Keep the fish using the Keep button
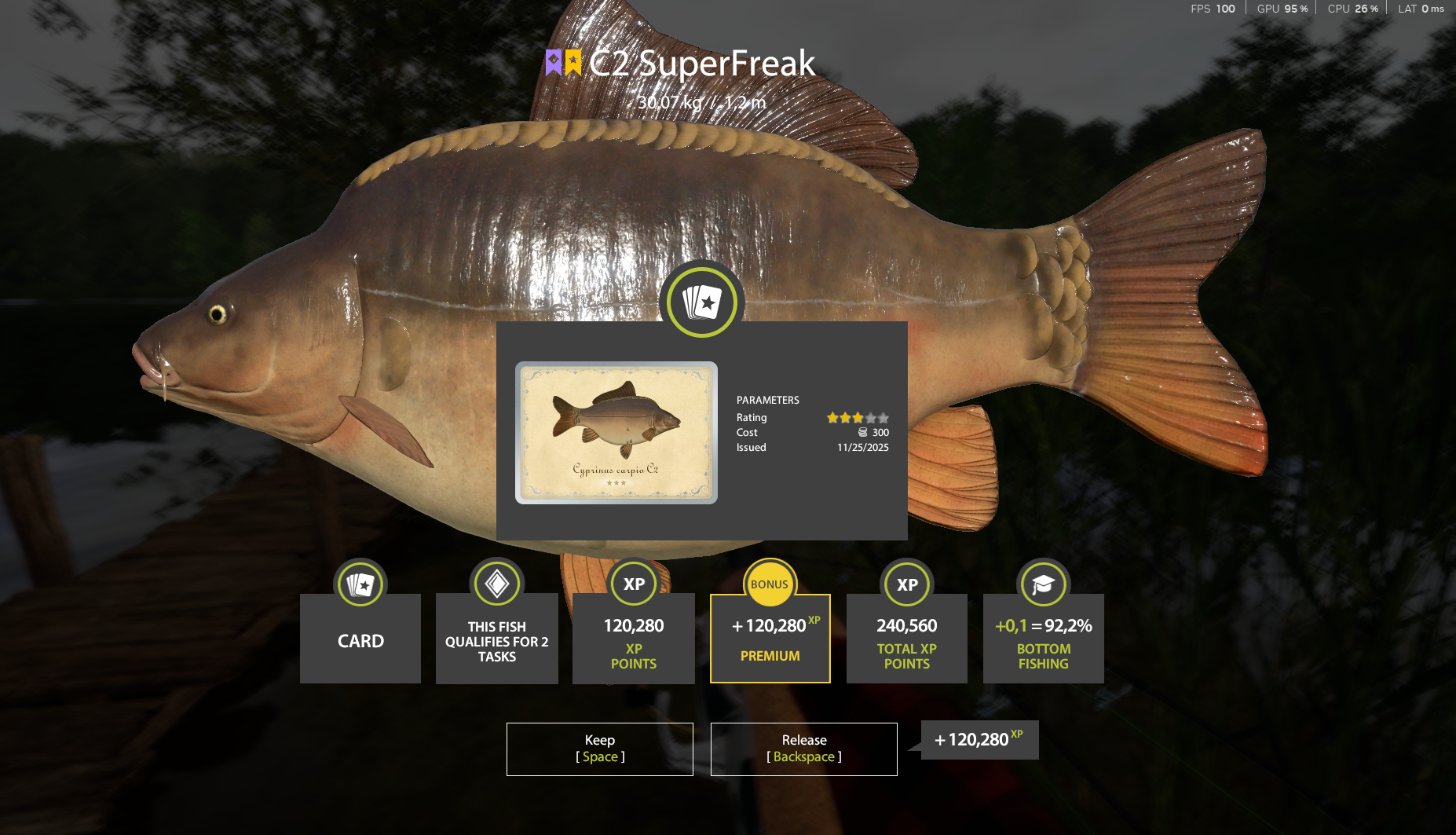This screenshot has width=1456, height=835. pos(599,749)
